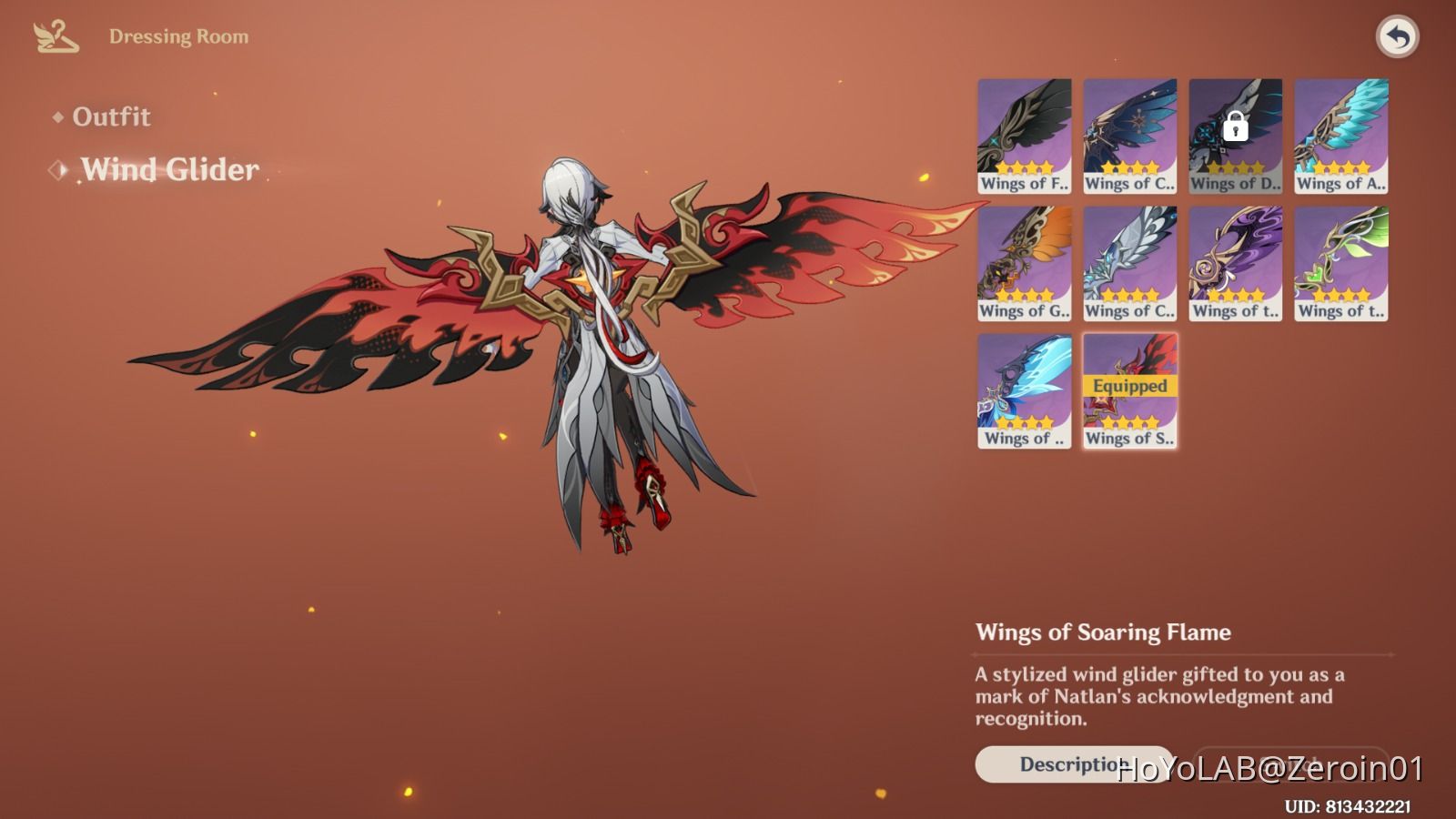Click the return arrow button in top-right corner
The height and width of the screenshot is (819, 1456).
pos(1399,35)
